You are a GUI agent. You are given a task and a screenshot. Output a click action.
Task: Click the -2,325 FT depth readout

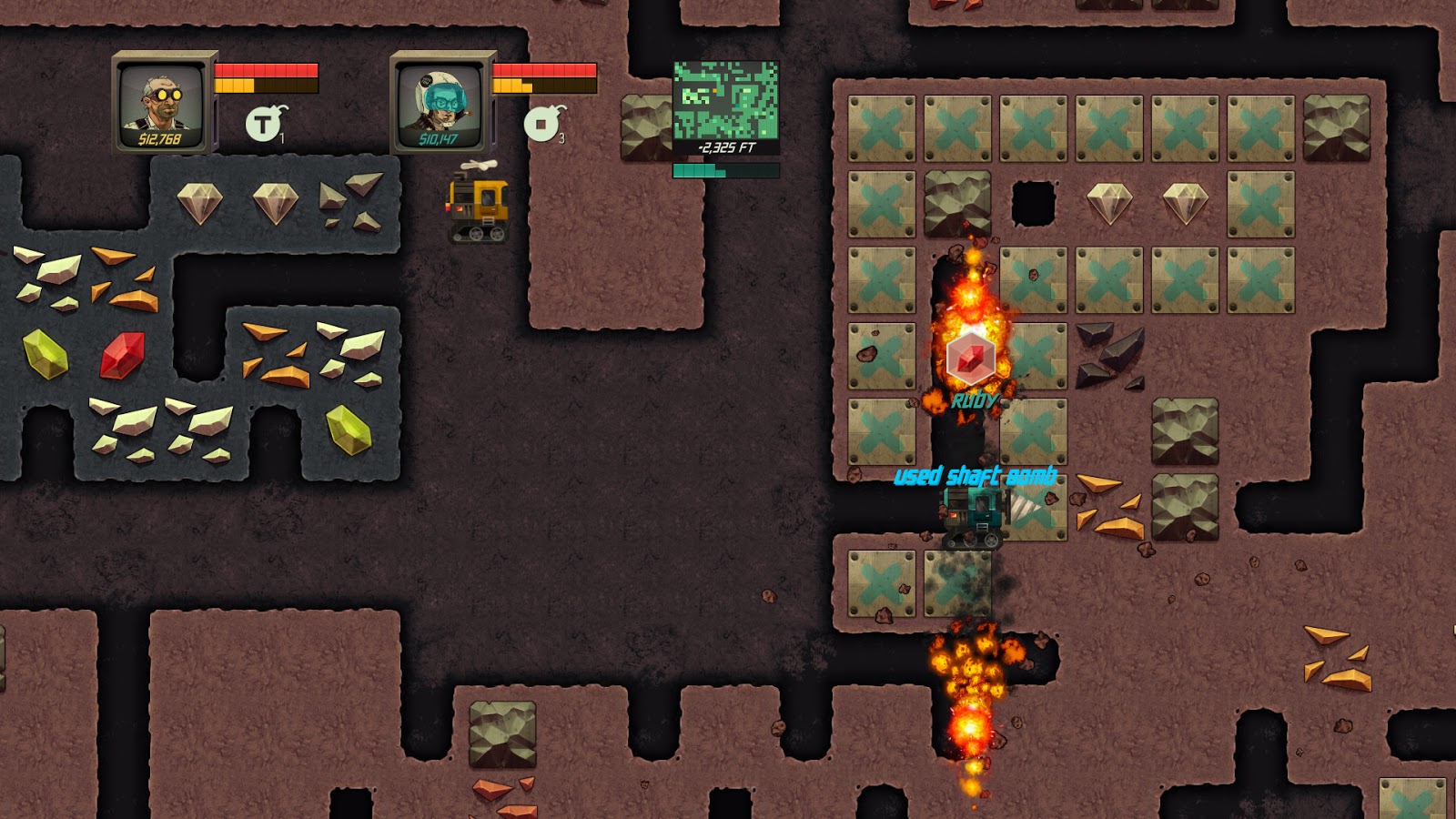[x=725, y=147]
